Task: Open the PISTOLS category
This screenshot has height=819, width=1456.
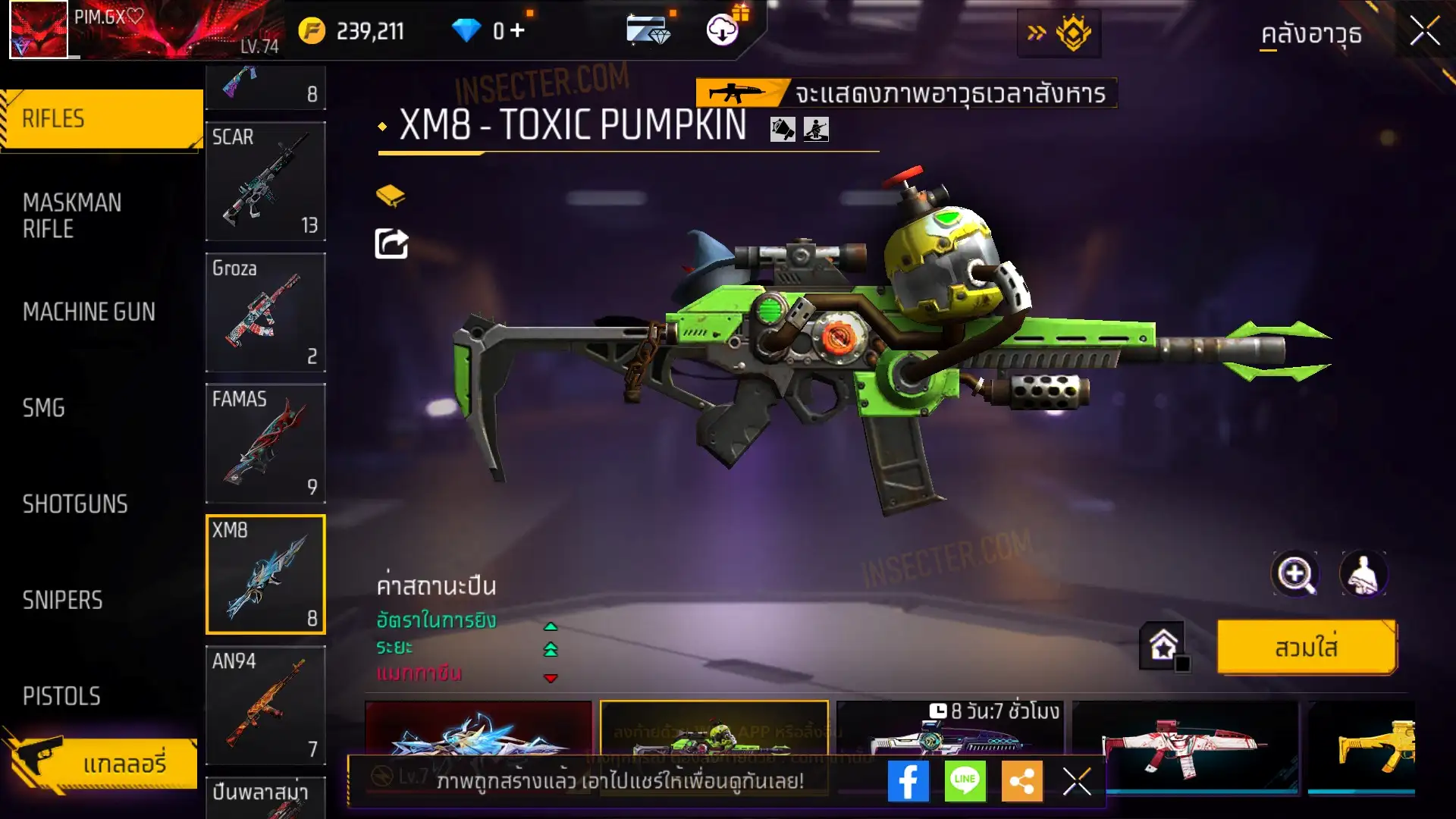Action: 61,696
